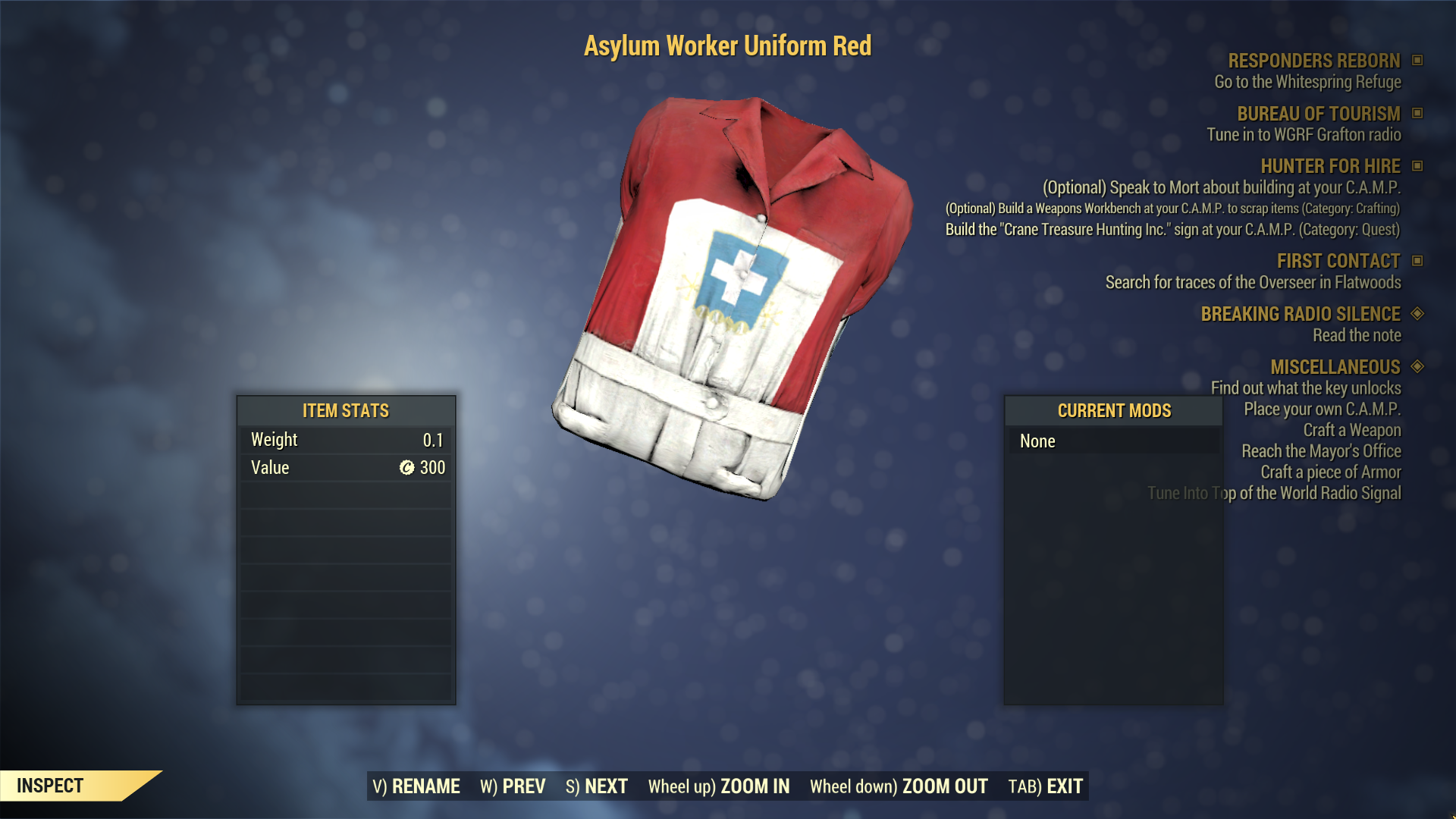Screen dimensions: 1456x819
Task: Click the square marker beside BUREAU OF TOURISM
Action: click(1417, 115)
